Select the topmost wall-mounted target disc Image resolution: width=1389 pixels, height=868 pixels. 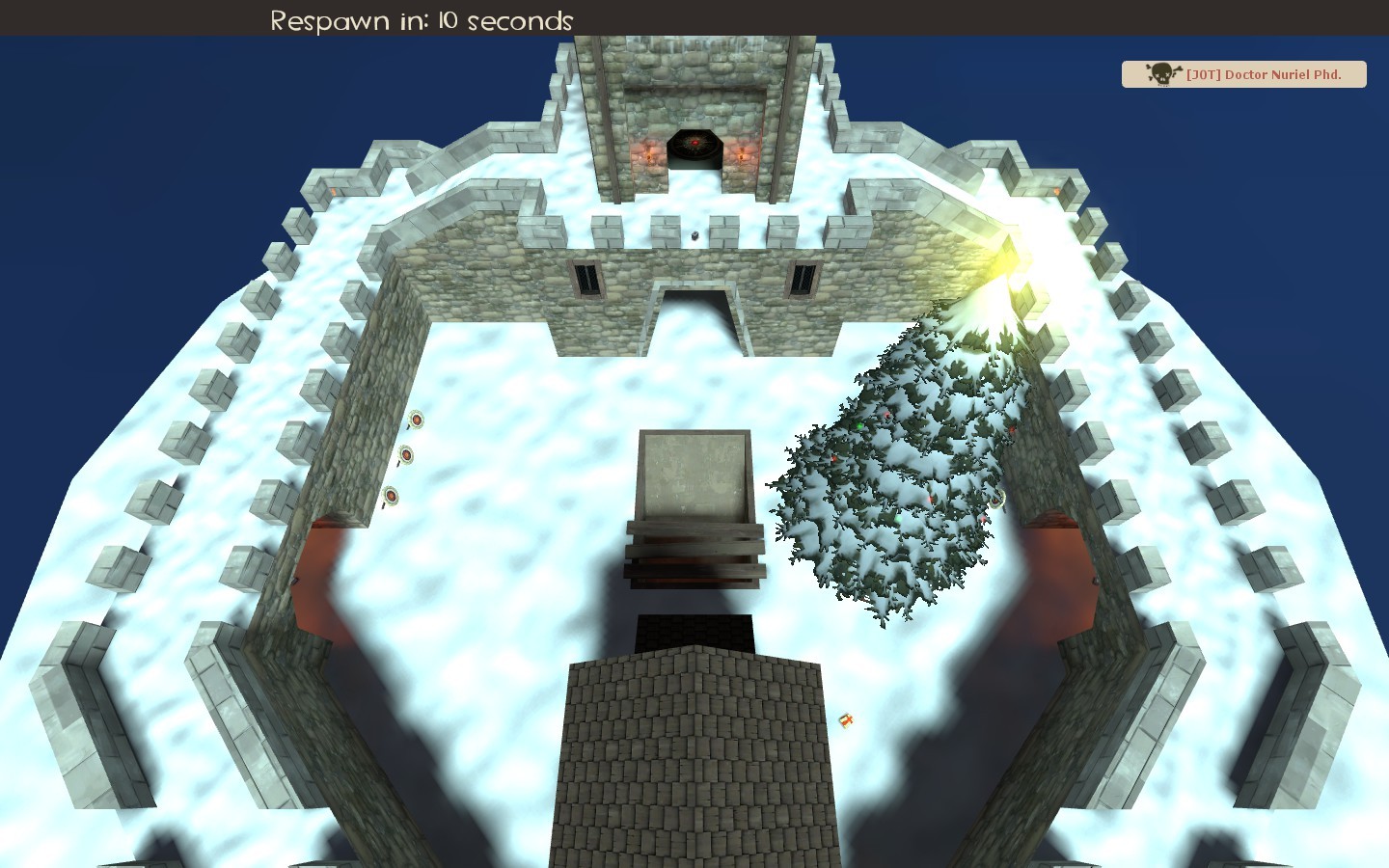[416, 421]
